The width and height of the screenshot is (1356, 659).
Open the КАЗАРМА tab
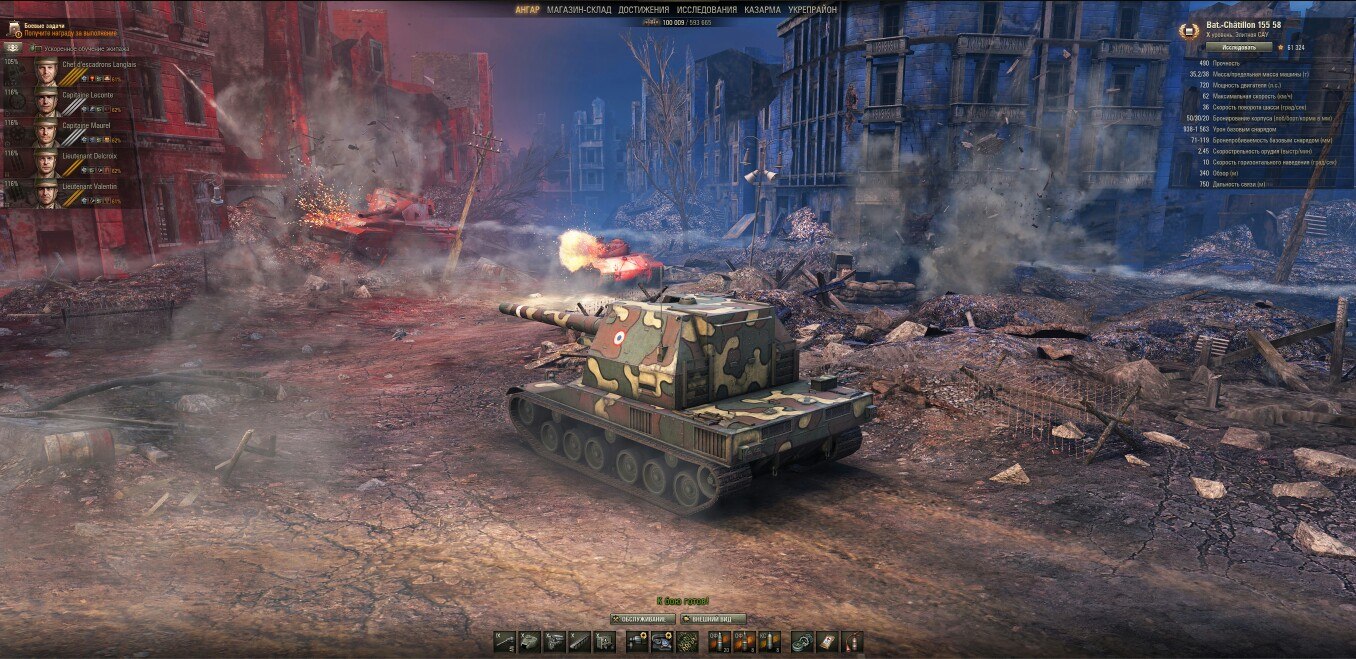[x=762, y=10]
